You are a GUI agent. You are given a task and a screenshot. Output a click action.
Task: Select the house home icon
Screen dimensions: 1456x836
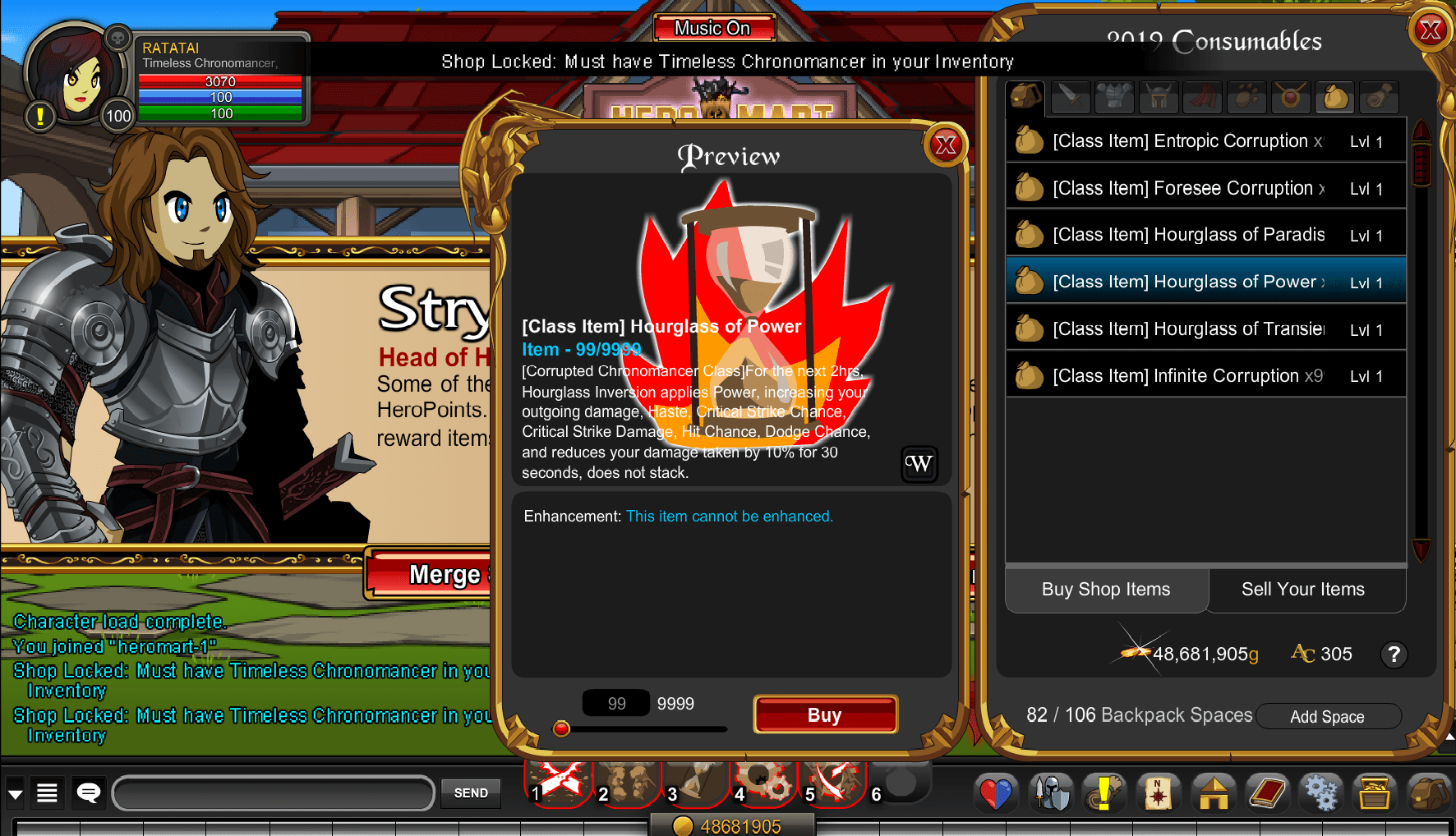tap(1214, 792)
